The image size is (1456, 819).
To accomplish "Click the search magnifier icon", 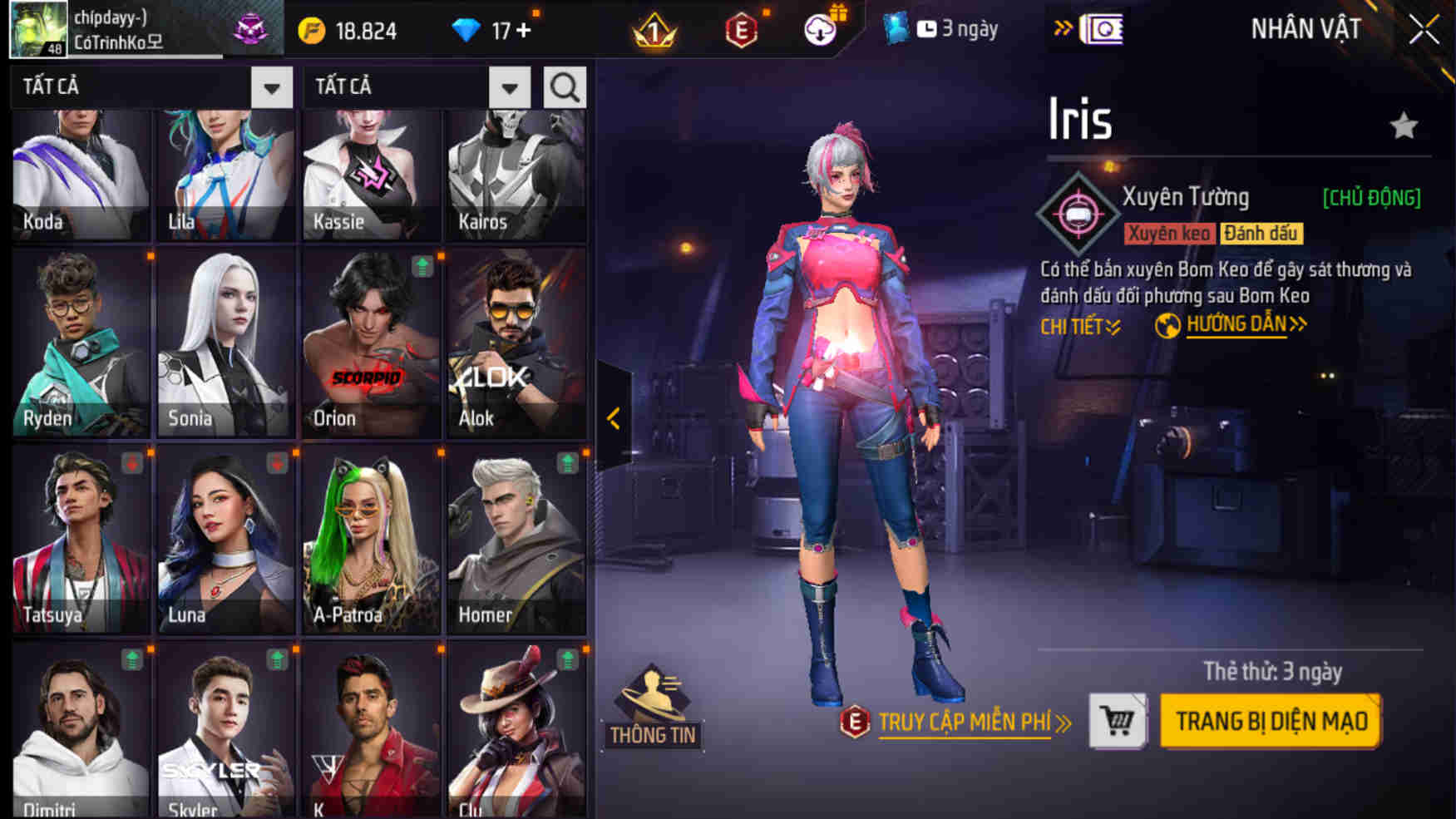I will [564, 86].
